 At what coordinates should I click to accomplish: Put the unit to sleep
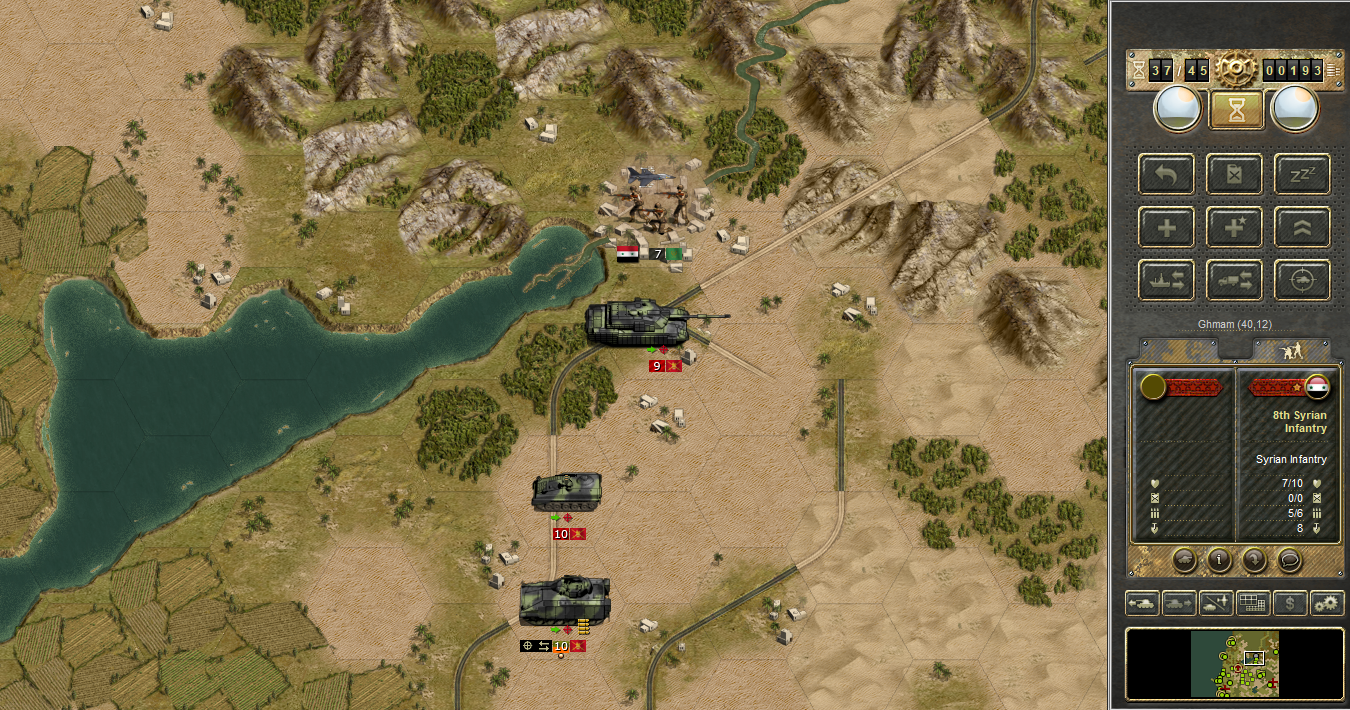[1302, 173]
